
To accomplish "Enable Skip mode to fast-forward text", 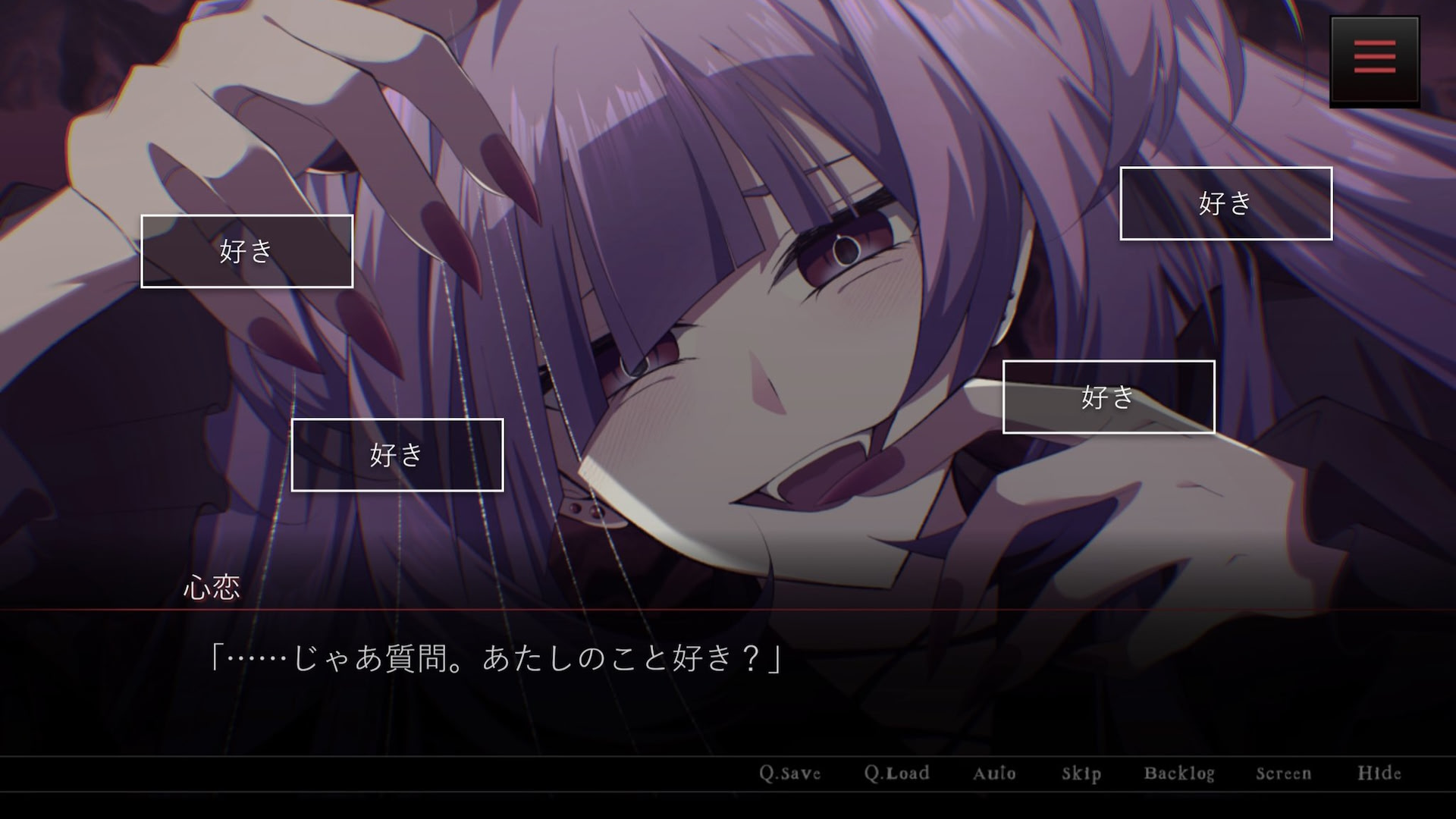I will (1080, 773).
